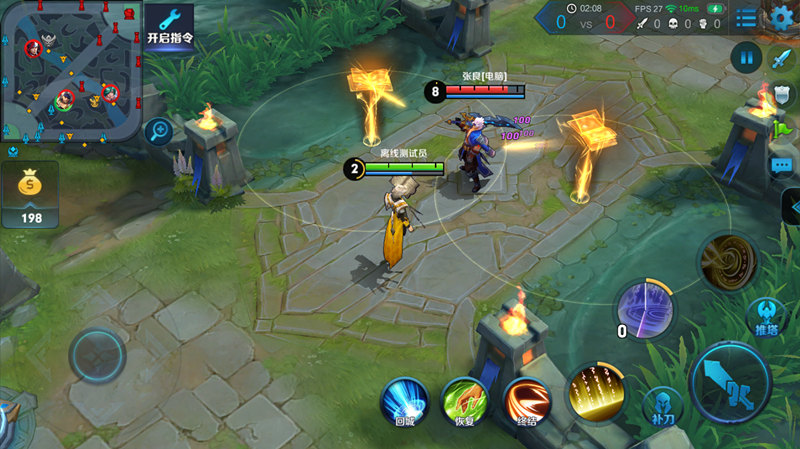
Task: Select the green flag rally signal
Action: click(781, 129)
